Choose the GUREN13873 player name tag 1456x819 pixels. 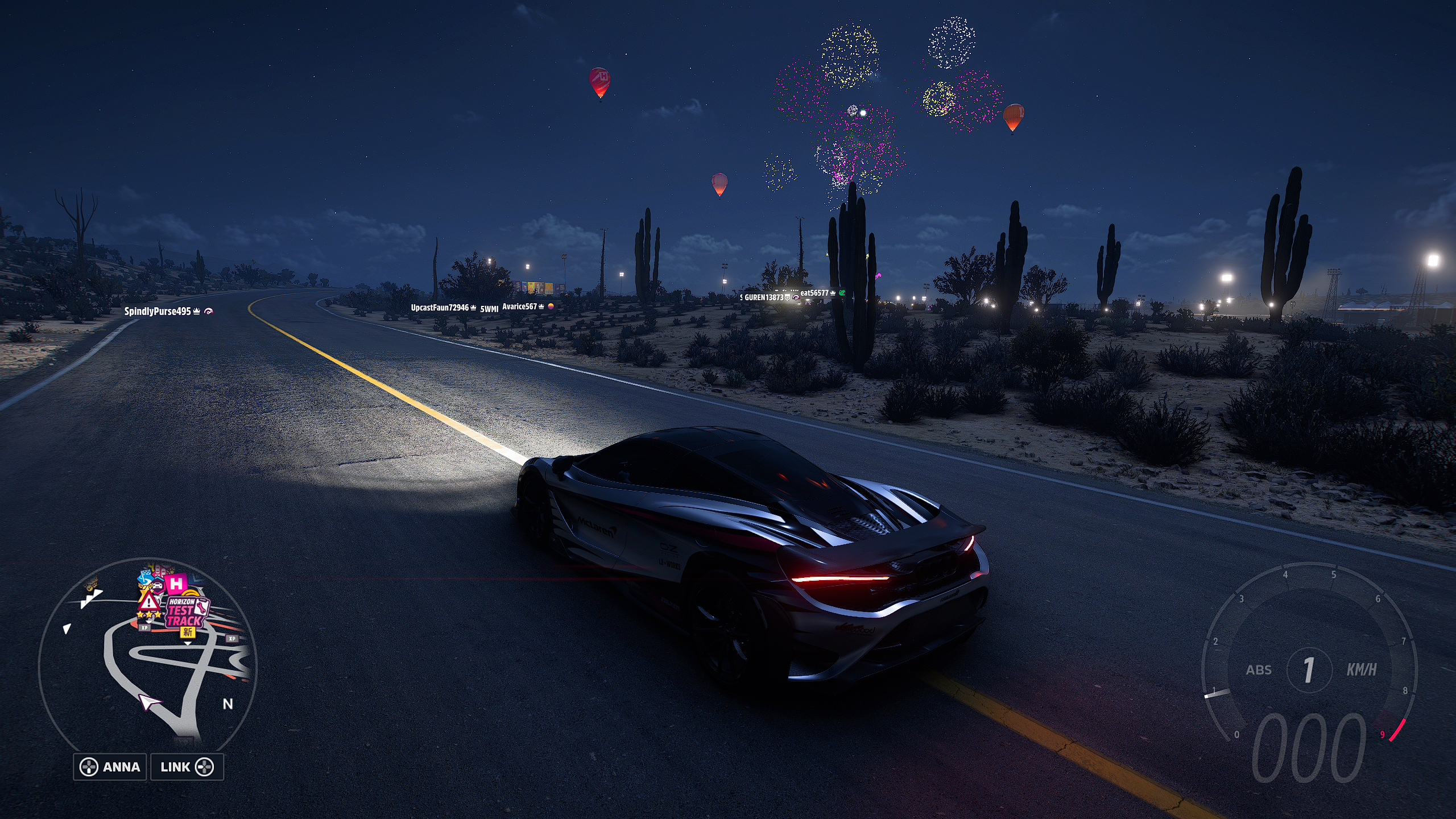(764, 297)
